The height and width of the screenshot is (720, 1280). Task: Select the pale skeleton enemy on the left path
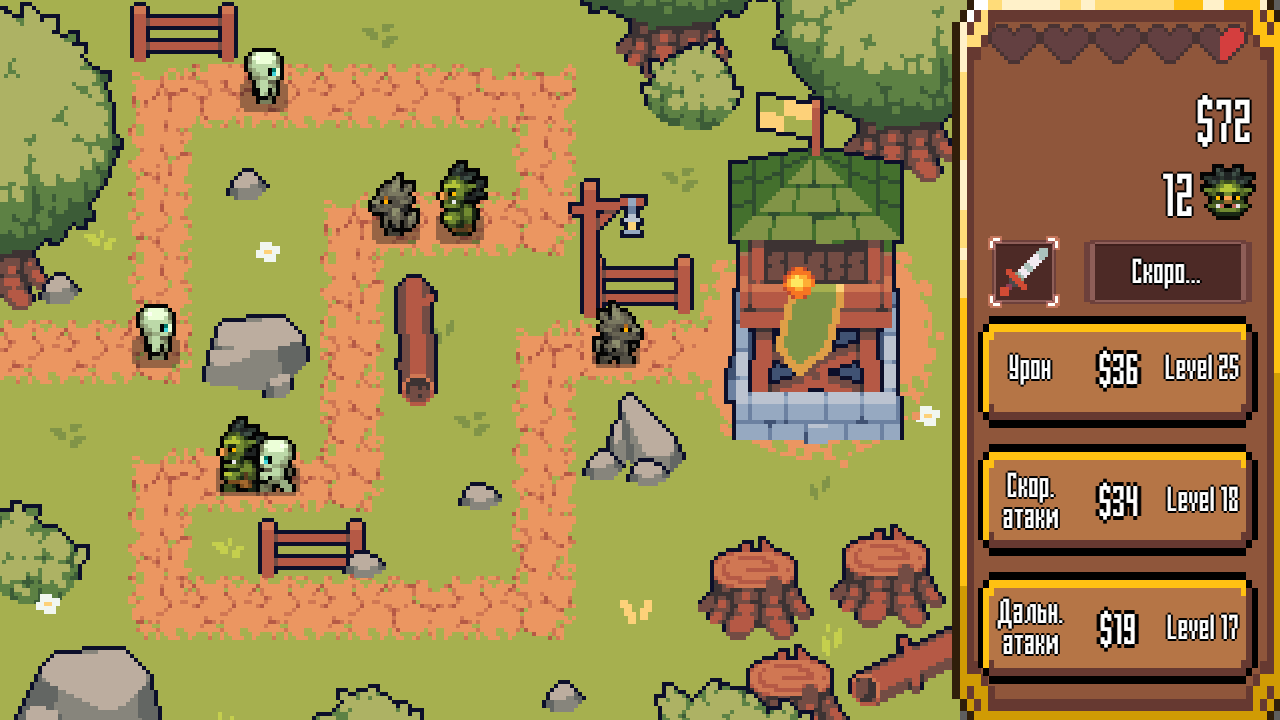click(x=155, y=330)
